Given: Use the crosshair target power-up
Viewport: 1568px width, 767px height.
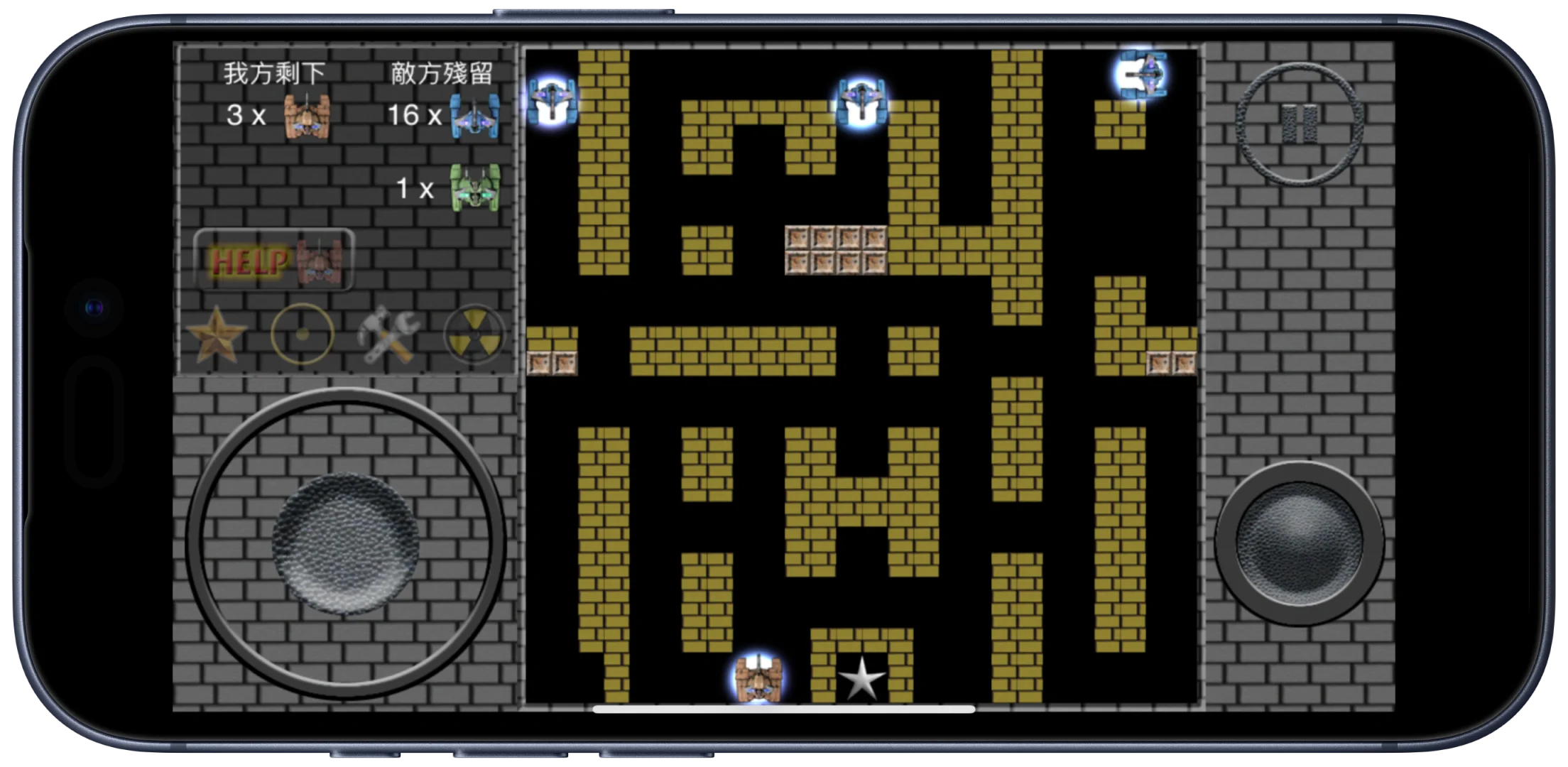Looking at the screenshot, I should coord(303,334).
